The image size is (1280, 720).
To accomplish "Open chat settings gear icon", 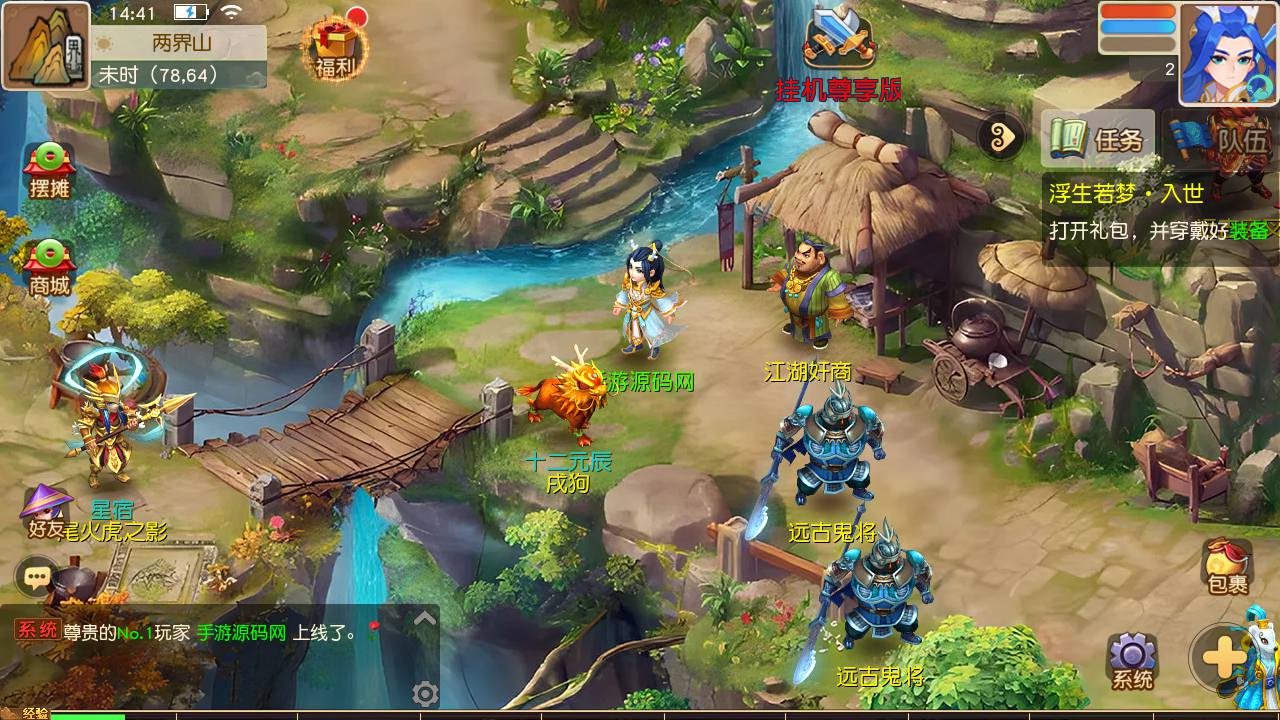I will coord(425,693).
